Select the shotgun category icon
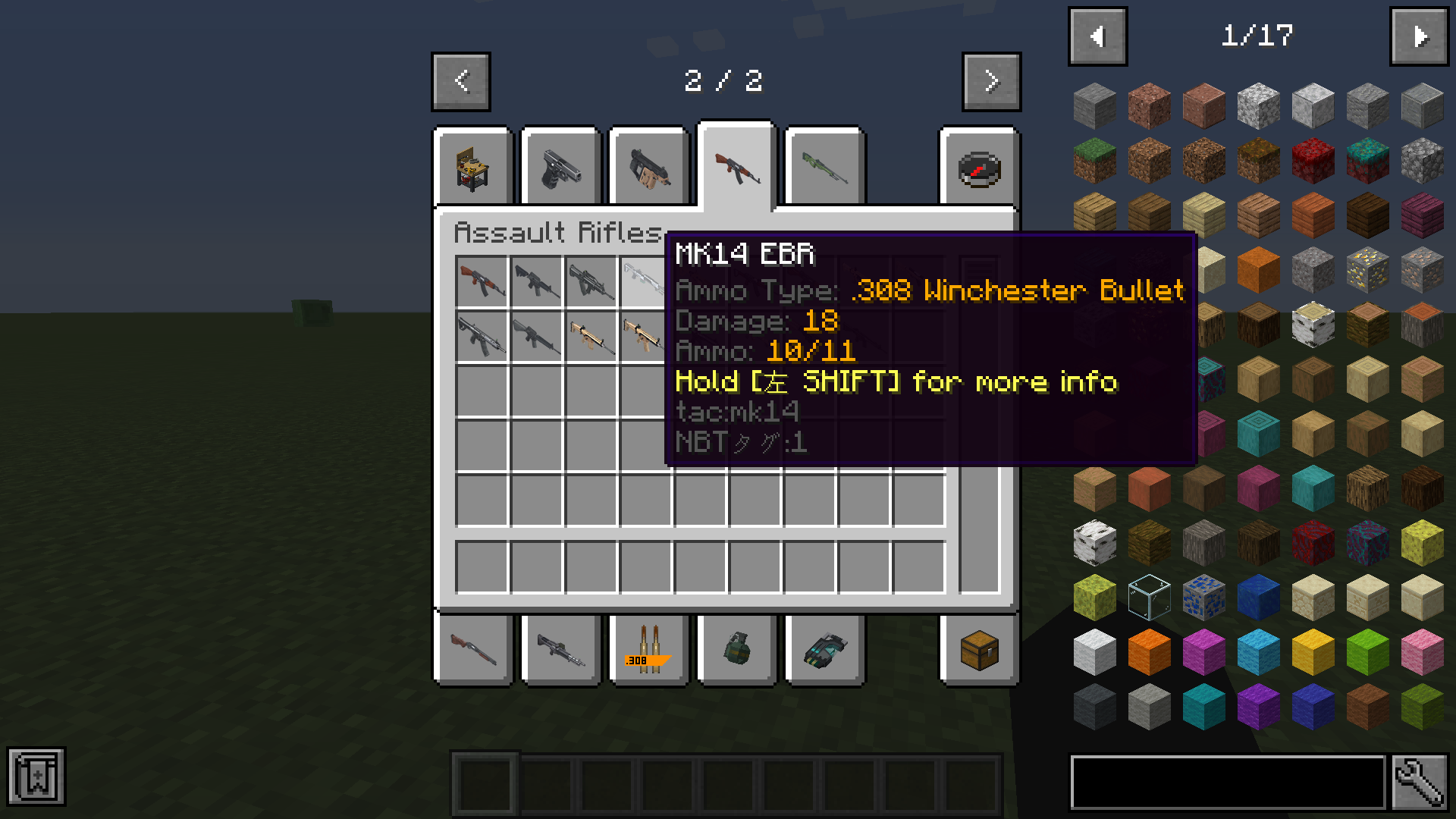 [472, 651]
